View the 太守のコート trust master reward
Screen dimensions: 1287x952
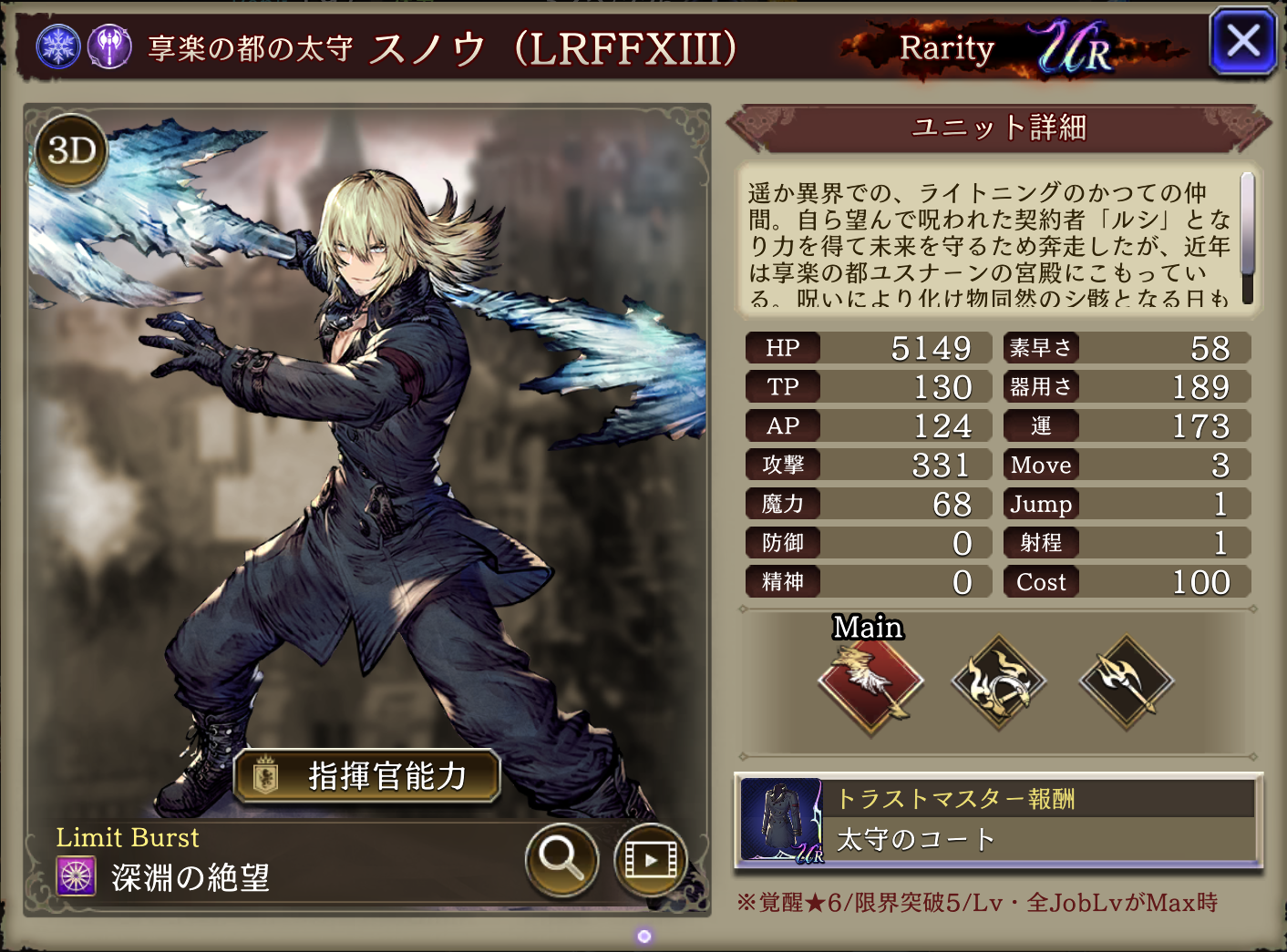point(998,820)
